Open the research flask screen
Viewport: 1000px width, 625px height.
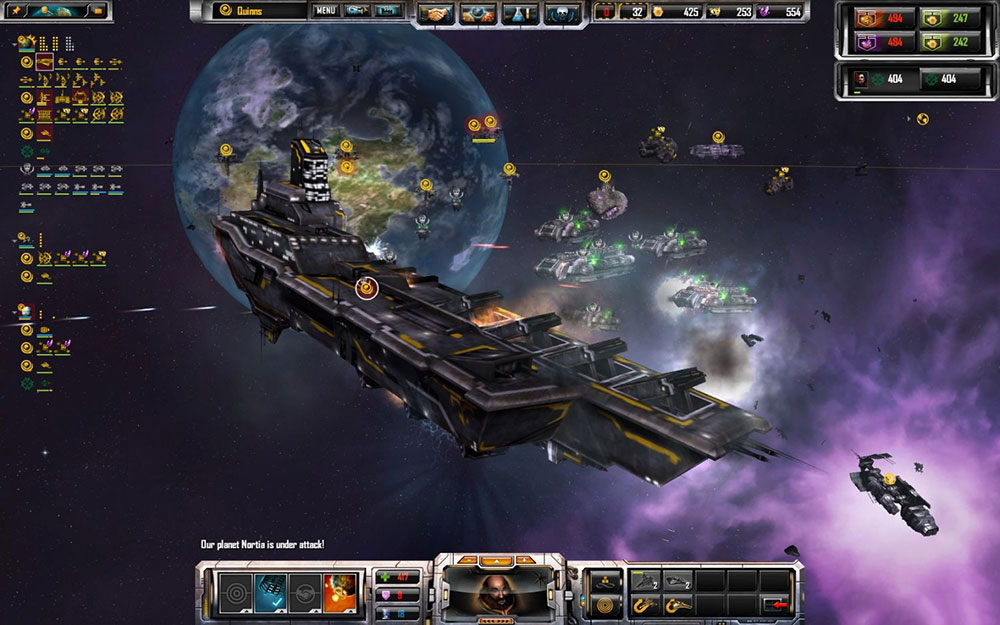tap(521, 14)
